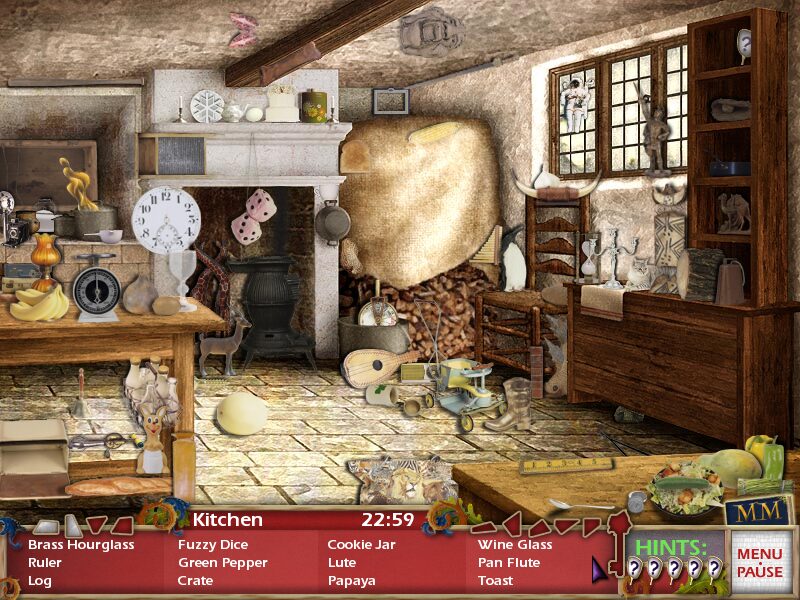The width and height of the screenshot is (800, 600).
Task: Open the Menu Pause button
Action: 760,563
